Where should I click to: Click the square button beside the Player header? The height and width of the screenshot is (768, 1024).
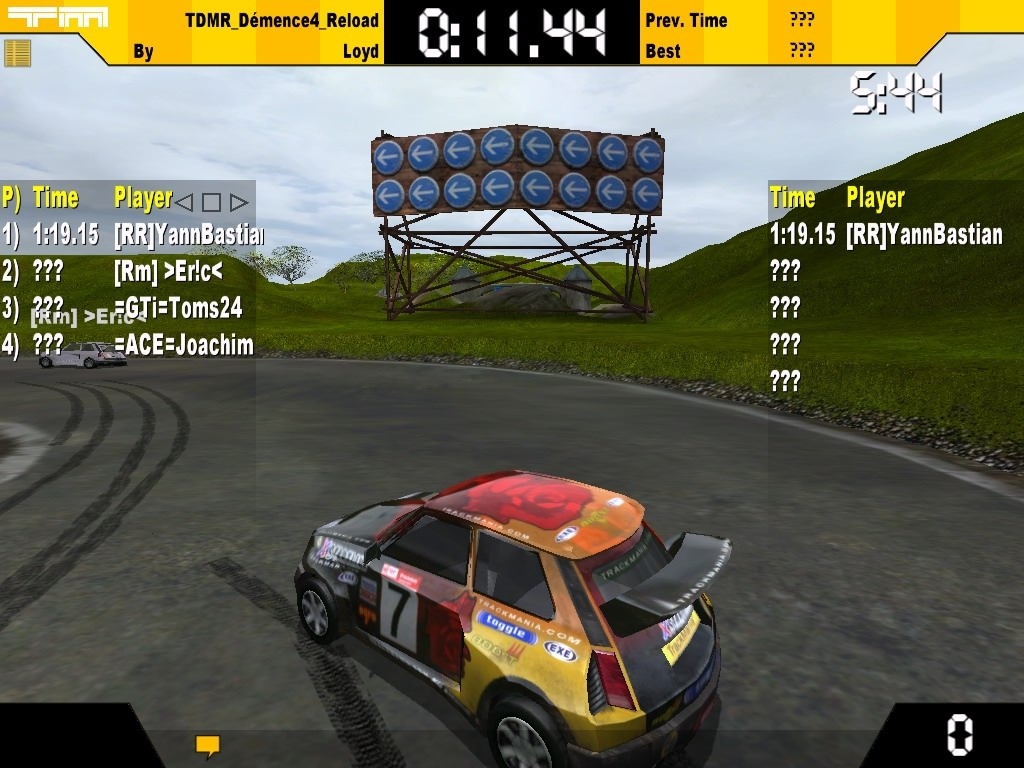211,202
